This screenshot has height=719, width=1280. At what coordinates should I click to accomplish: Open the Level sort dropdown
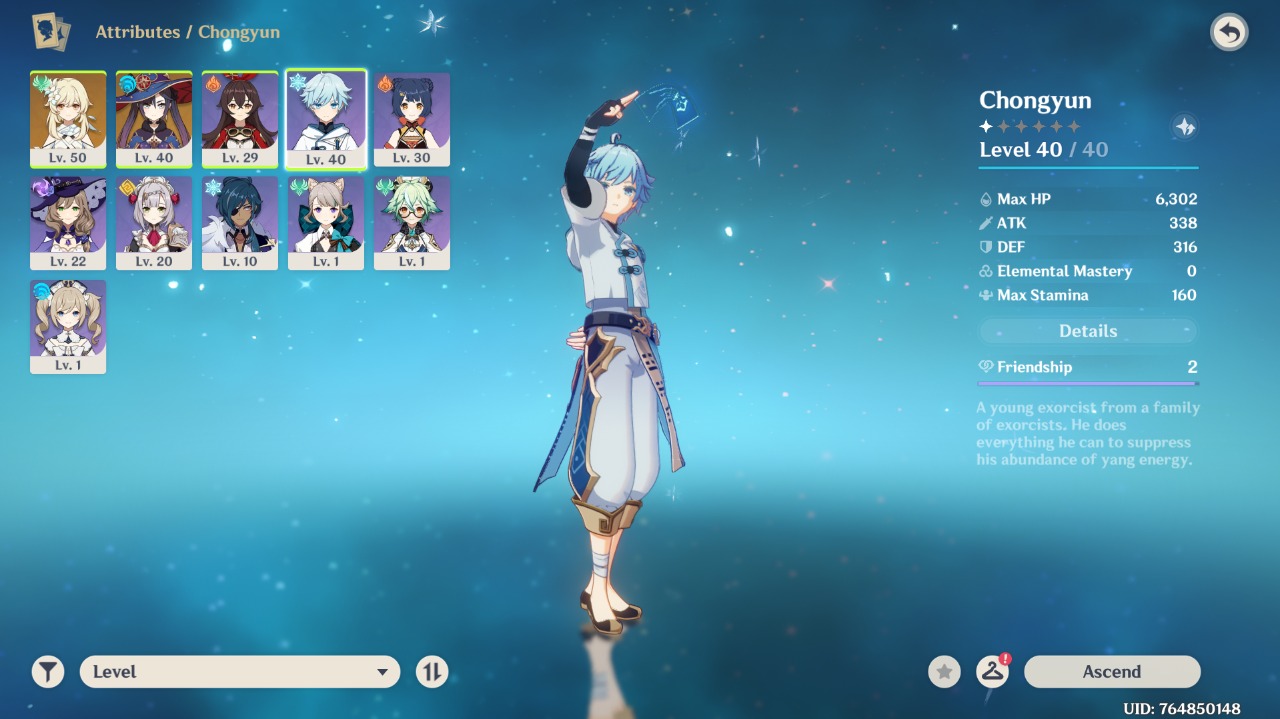tap(240, 672)
